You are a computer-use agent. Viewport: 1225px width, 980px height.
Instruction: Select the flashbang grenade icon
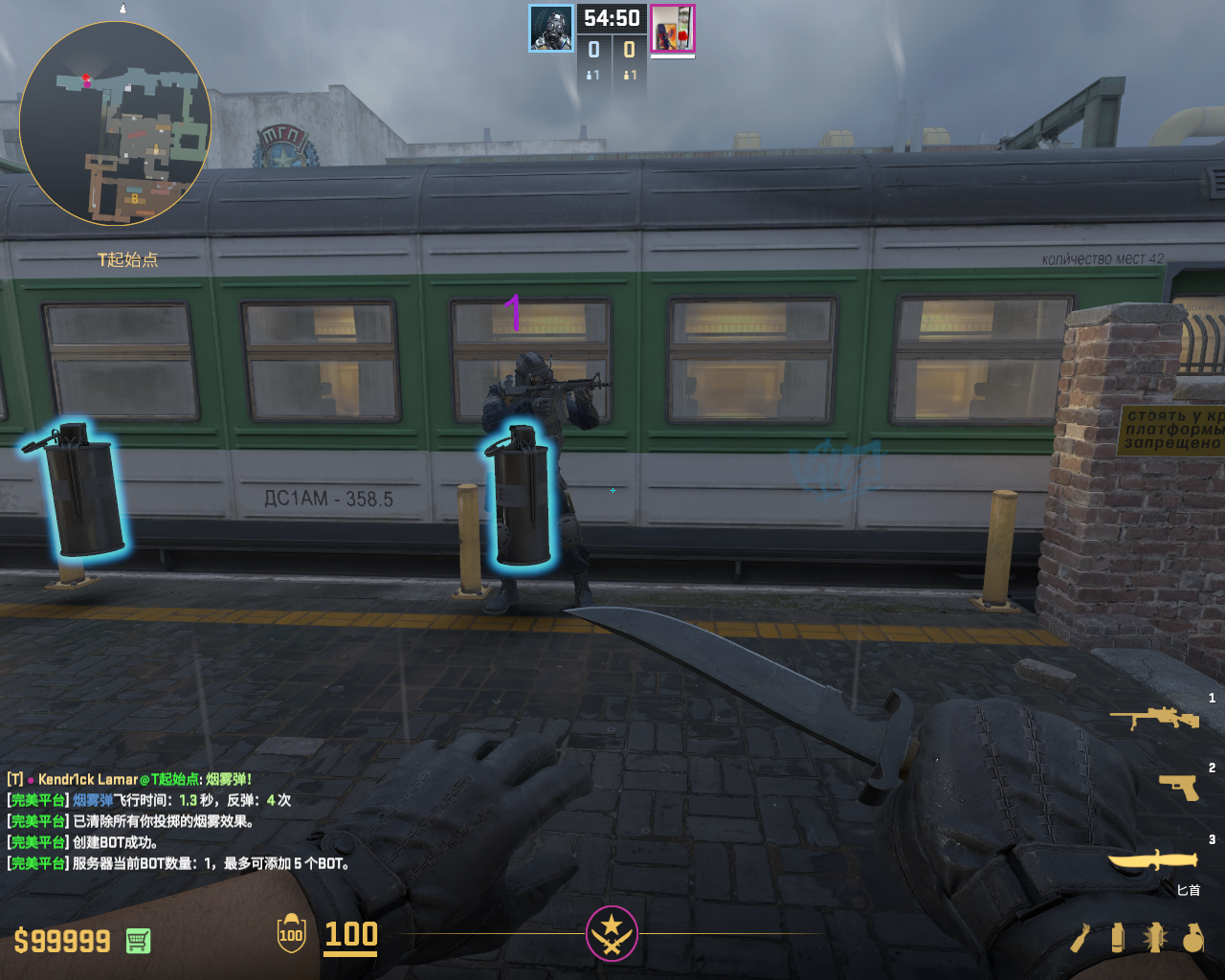tap(1154, 938)
